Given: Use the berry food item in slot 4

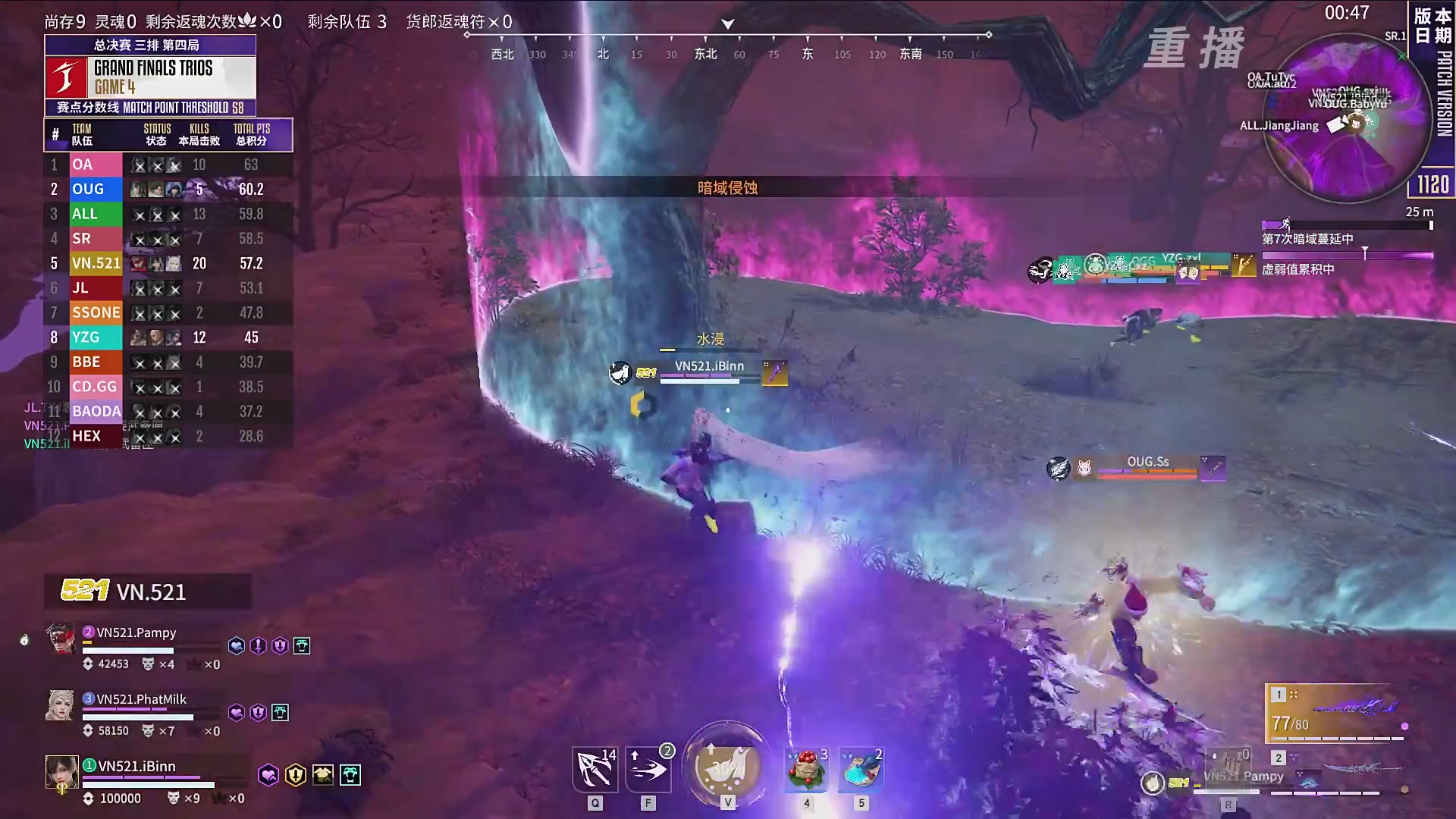Looking at the screenshot, I should [x=805, y=768].
